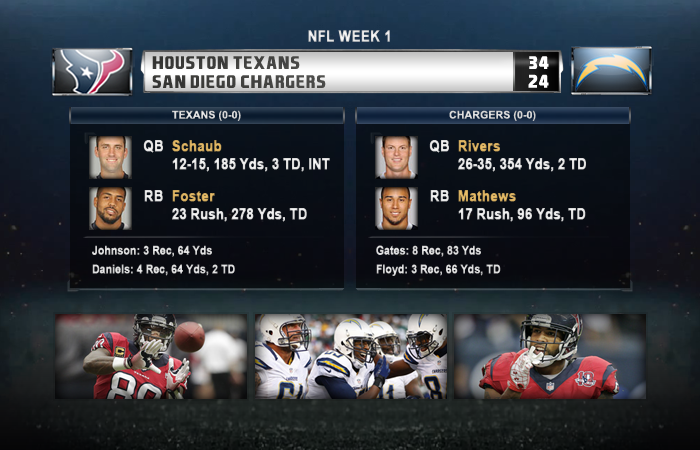
Task: Click the San Diego Chargers team logo
Action: pyautogui.click(x=610, y=71)
